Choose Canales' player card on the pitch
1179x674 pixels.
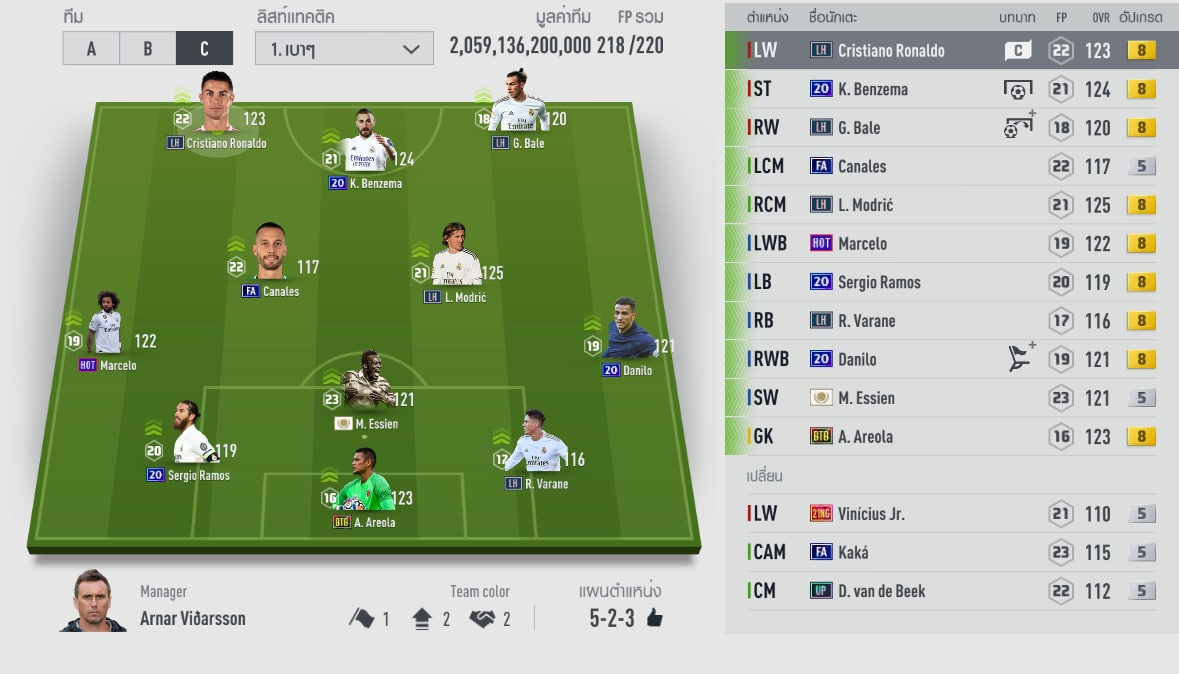point(269,255)
